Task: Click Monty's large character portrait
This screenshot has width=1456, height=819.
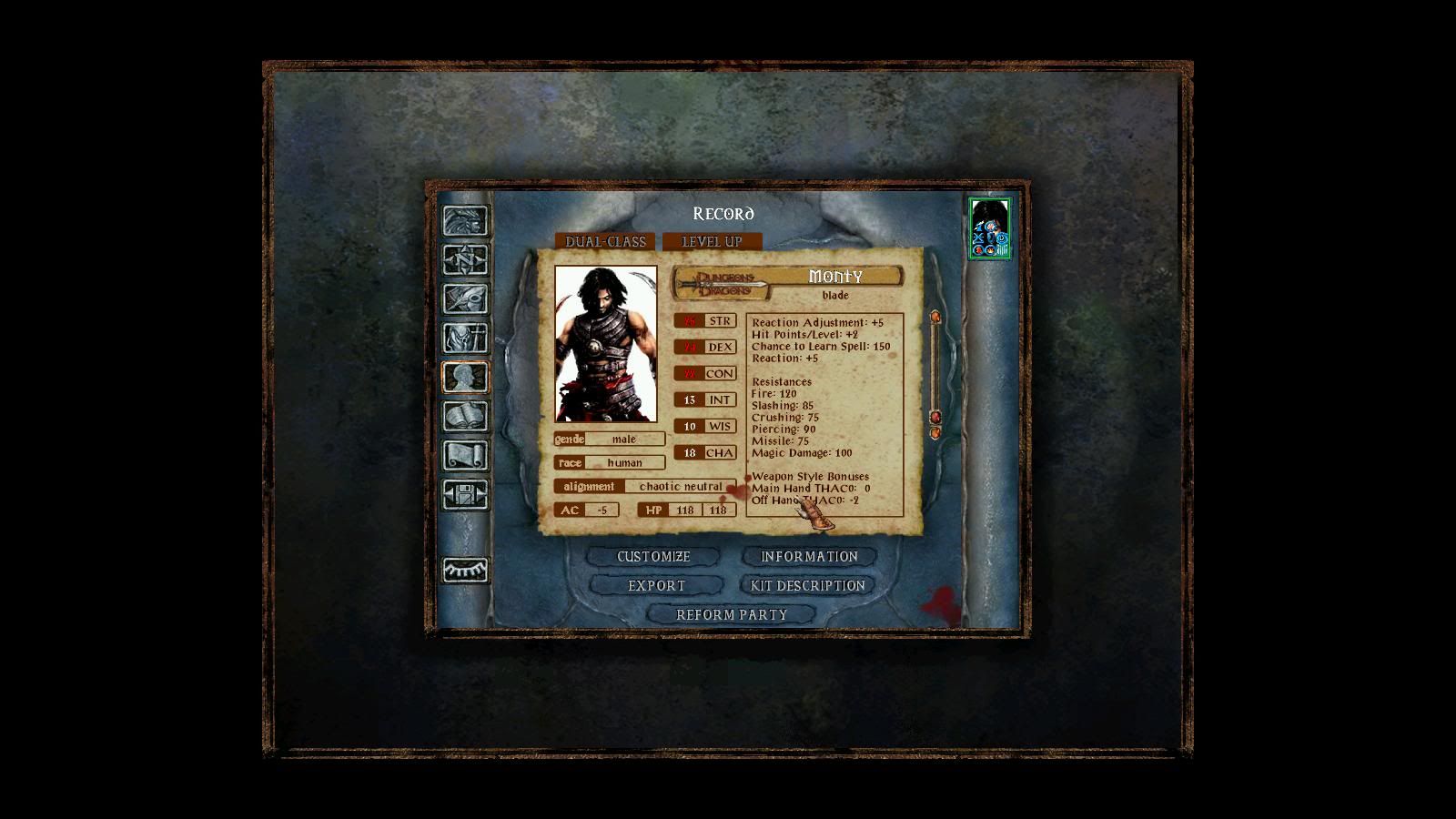Action: click(x=606, y=344)
